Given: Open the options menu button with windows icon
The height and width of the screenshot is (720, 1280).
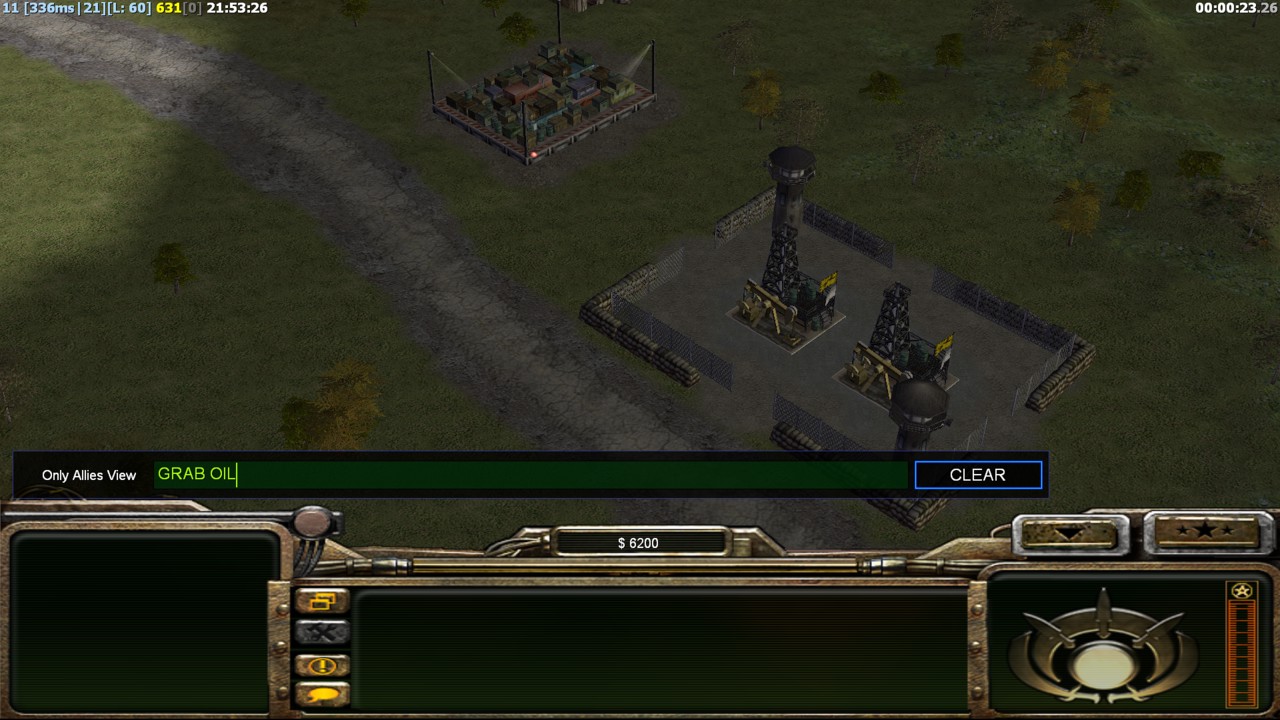Looking at the screenshot, I should (322, 601).
